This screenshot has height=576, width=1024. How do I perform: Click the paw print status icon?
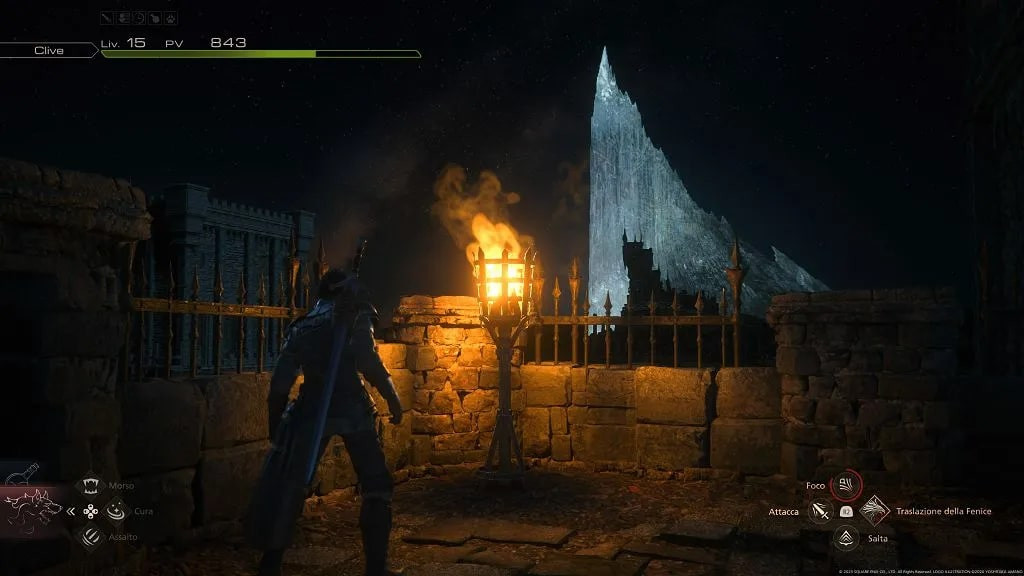172,18
